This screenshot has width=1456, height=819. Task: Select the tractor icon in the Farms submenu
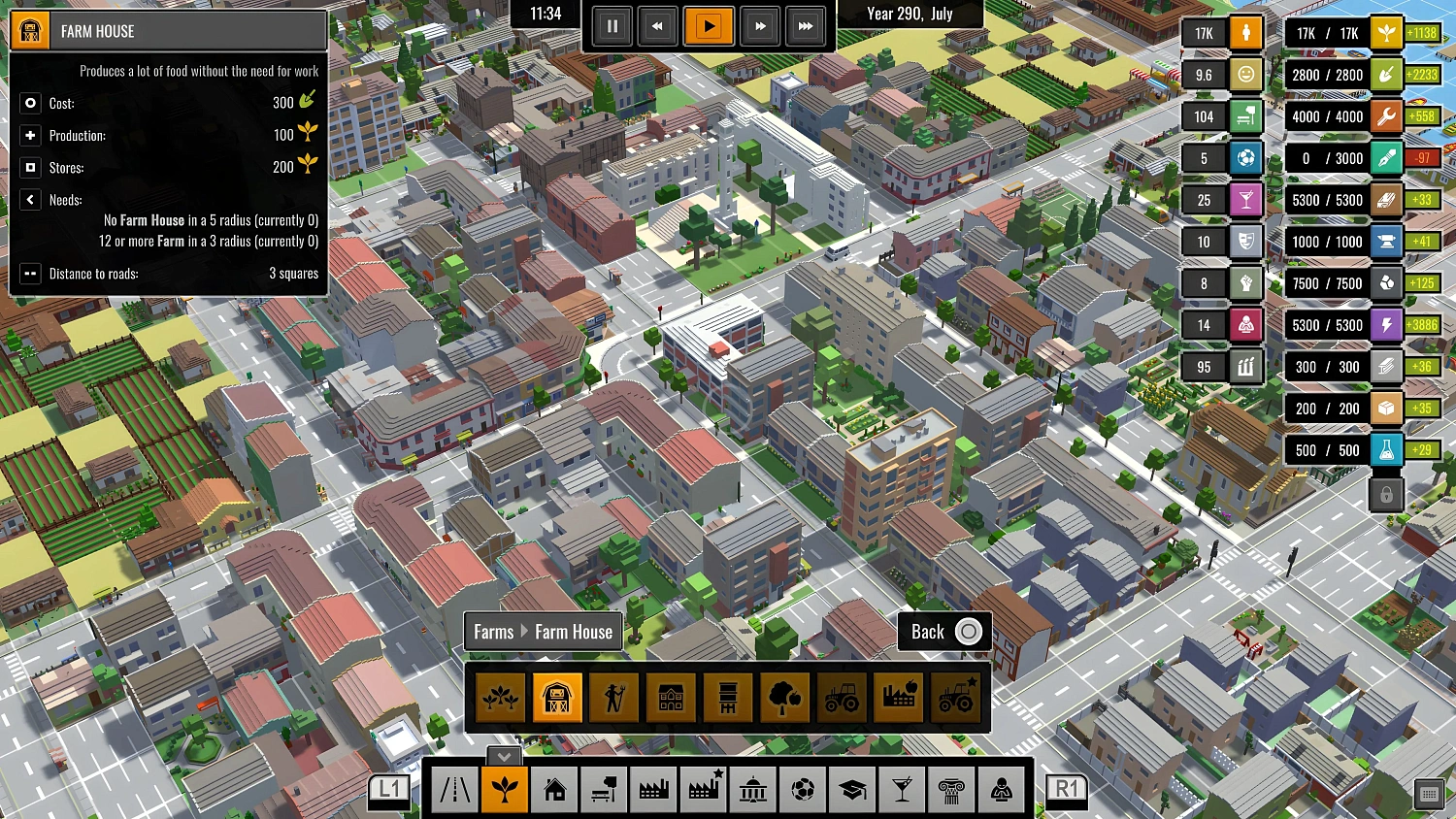coord(841,697)
